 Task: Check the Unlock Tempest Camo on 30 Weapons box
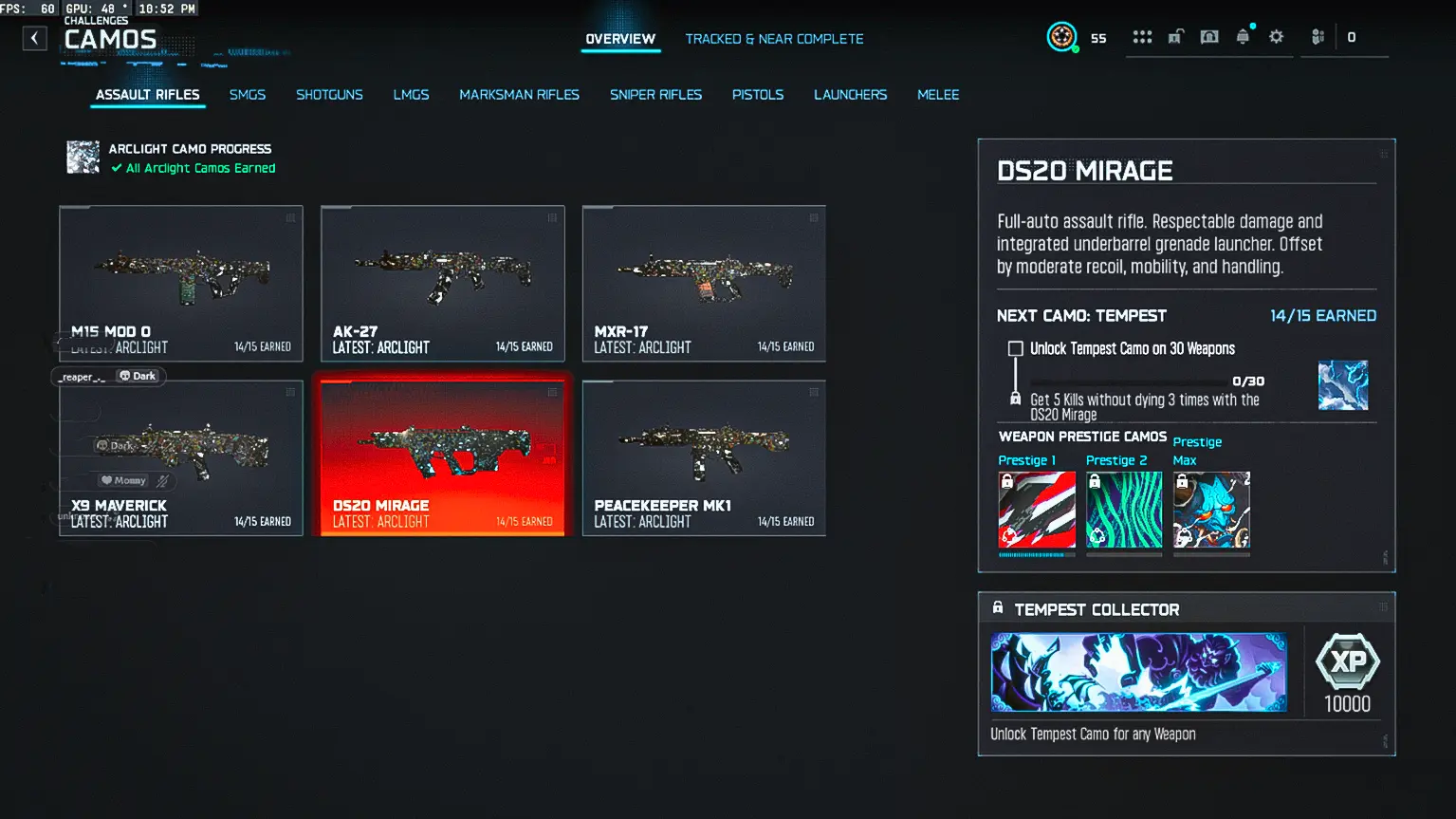tap(1015, 348)
